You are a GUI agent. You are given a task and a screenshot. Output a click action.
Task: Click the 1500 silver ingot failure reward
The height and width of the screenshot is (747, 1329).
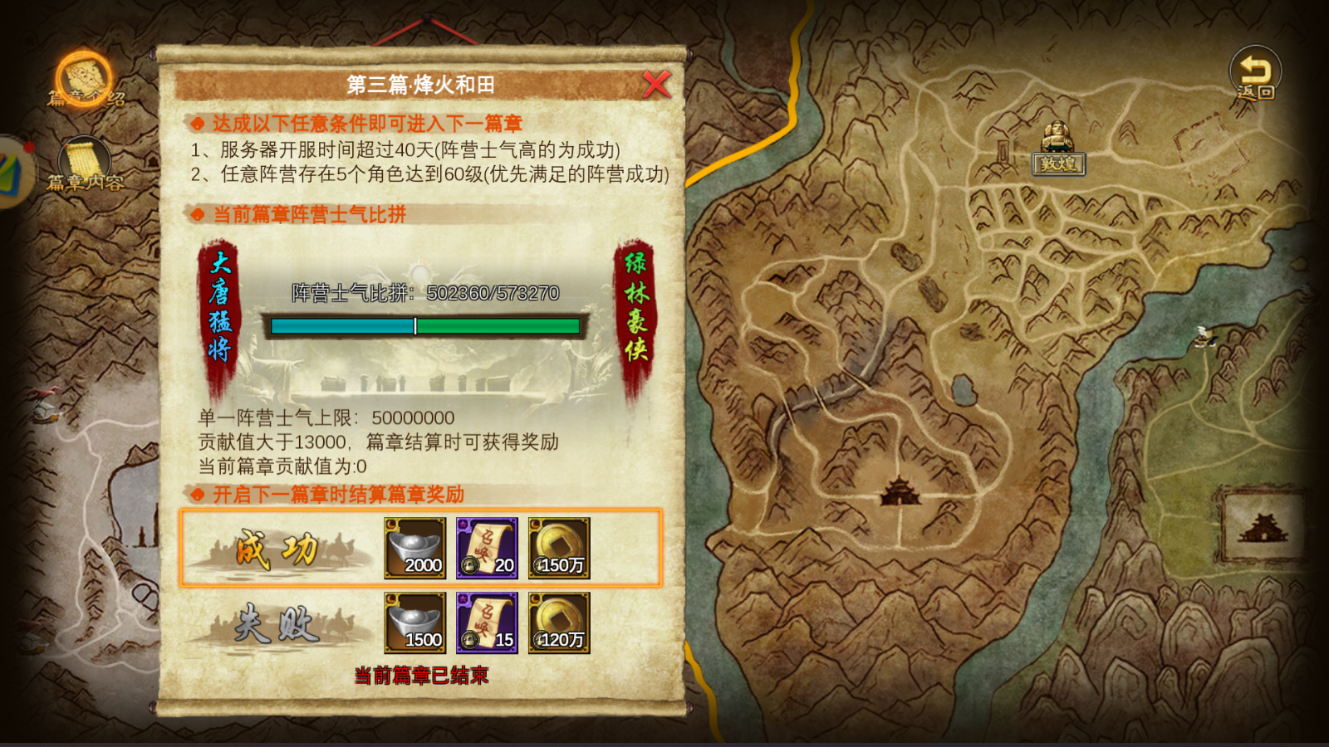tap(413, 624)
